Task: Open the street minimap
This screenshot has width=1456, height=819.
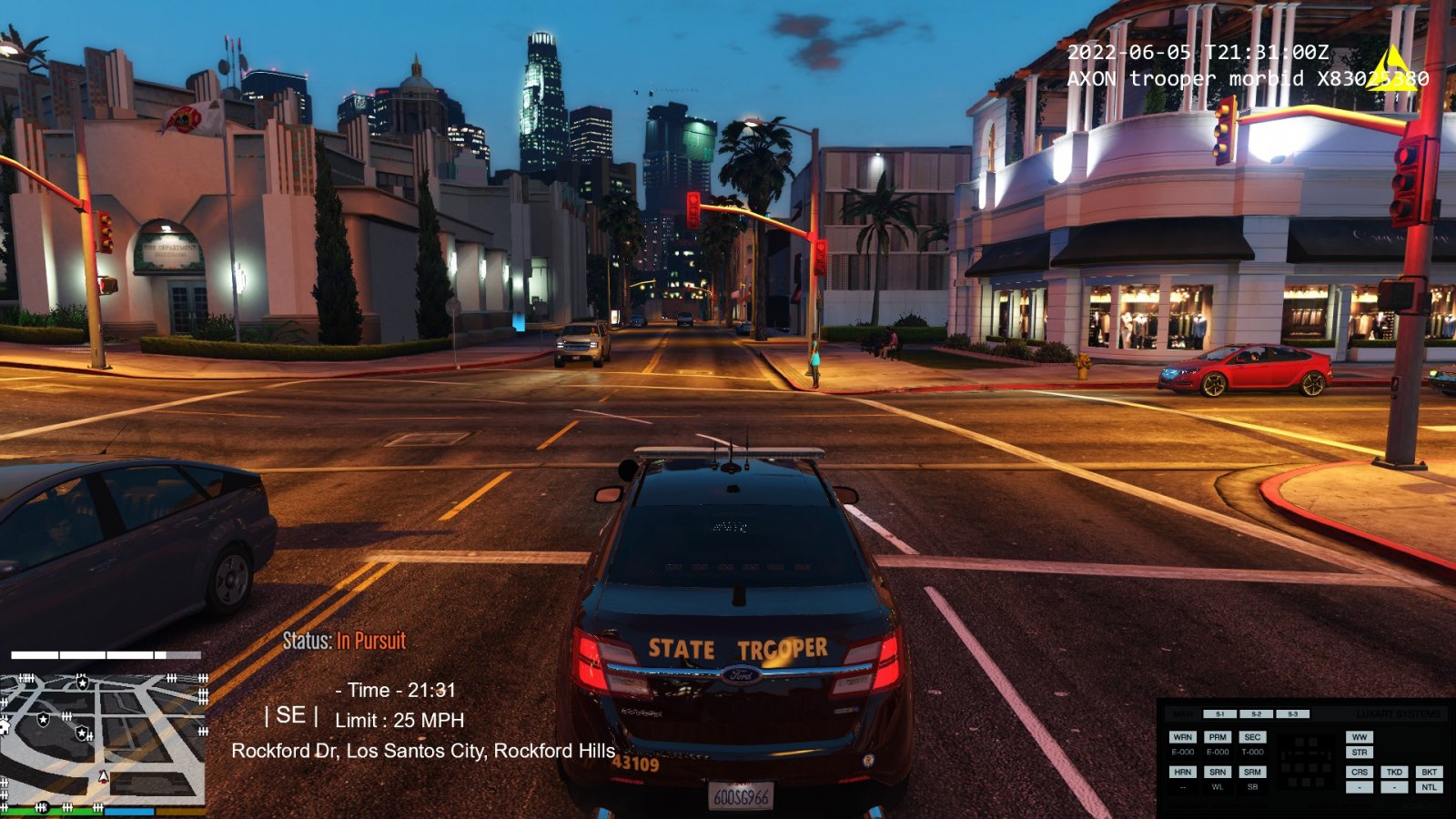Action: point(102,737)
